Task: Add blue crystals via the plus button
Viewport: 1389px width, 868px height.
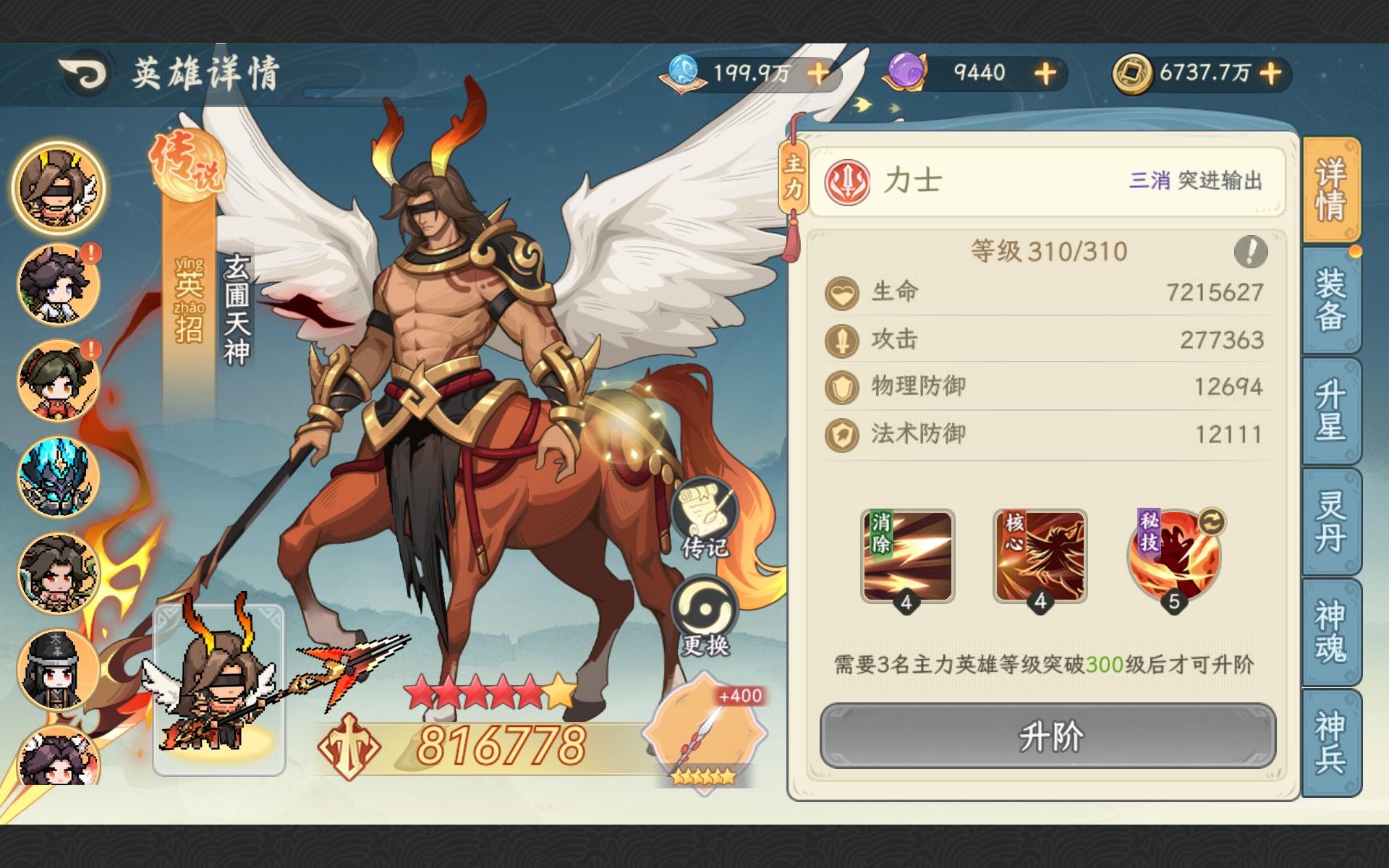Action: 817,72
